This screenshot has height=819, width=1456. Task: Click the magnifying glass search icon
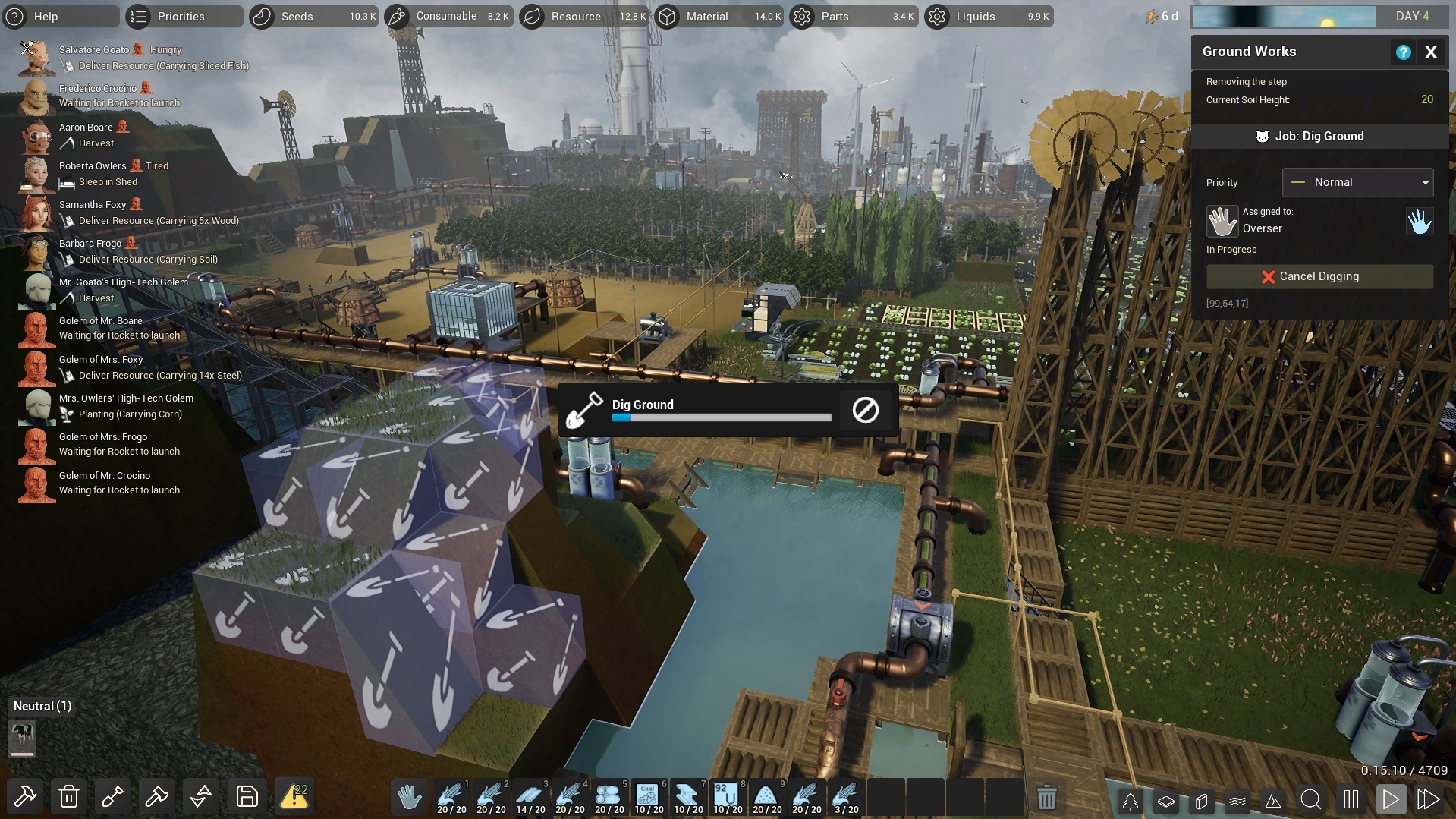(x=1310, y=799)
